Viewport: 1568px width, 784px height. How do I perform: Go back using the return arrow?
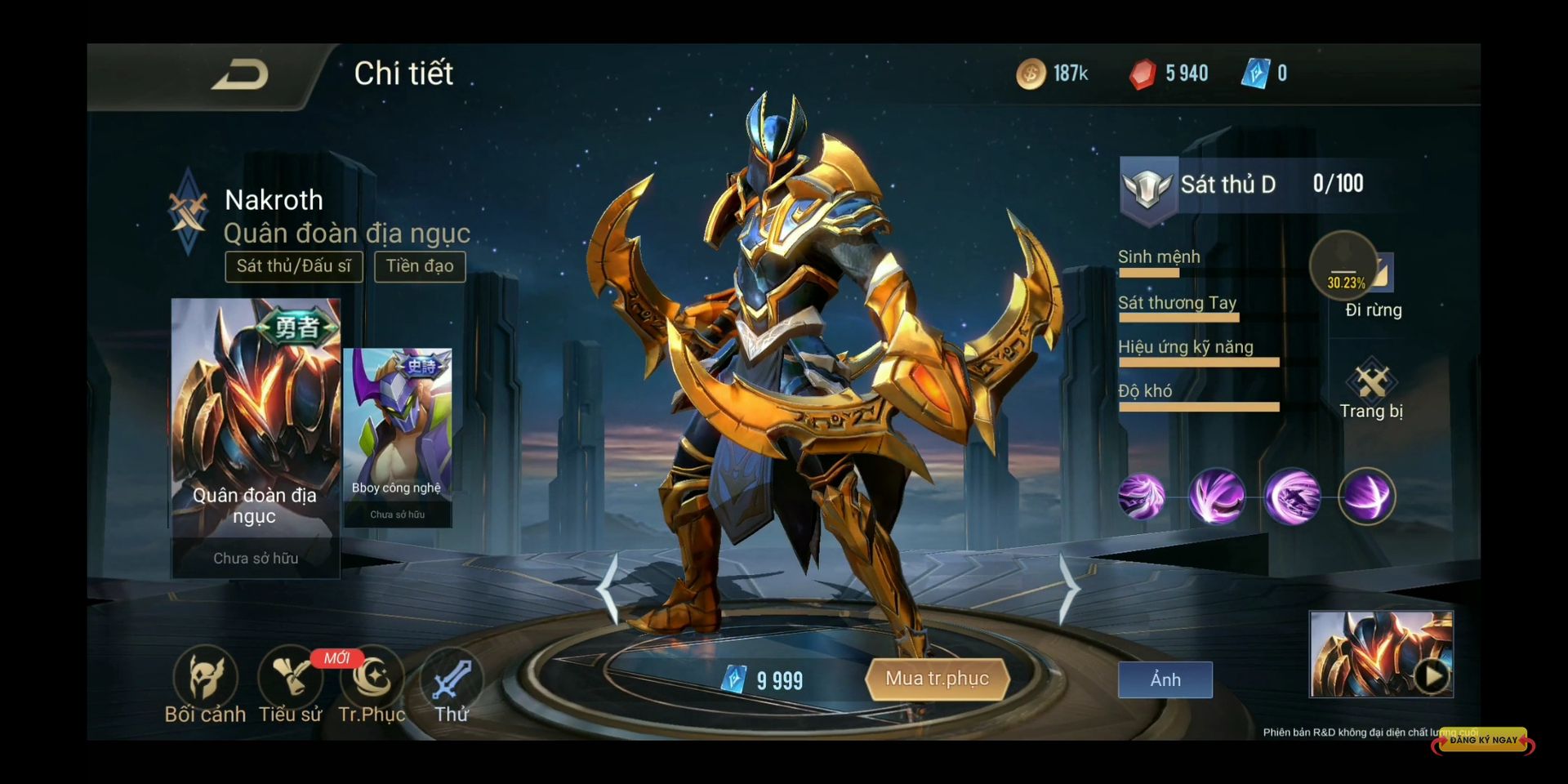tap(240, 75)
